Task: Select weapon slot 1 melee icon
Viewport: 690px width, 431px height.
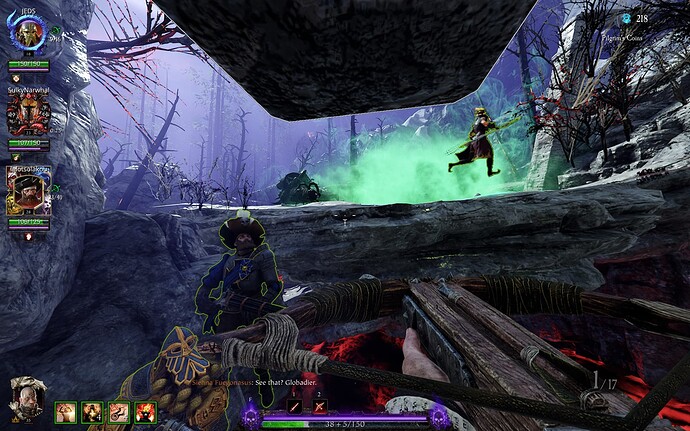Action: (x=295, y=407)
